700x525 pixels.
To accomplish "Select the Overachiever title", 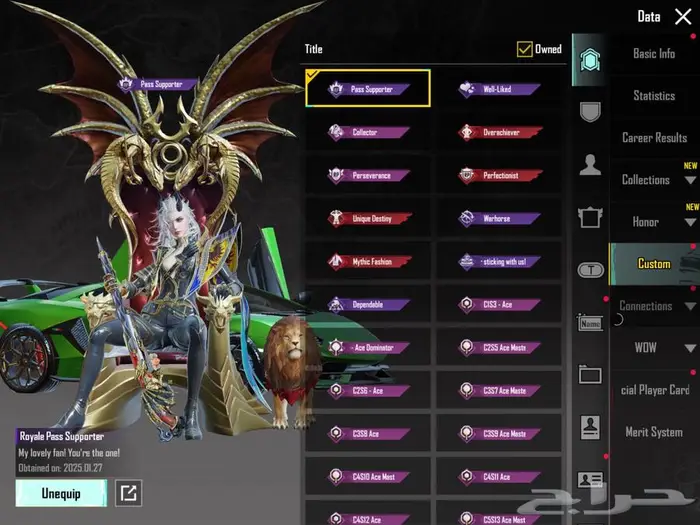I will pos(498,132).
